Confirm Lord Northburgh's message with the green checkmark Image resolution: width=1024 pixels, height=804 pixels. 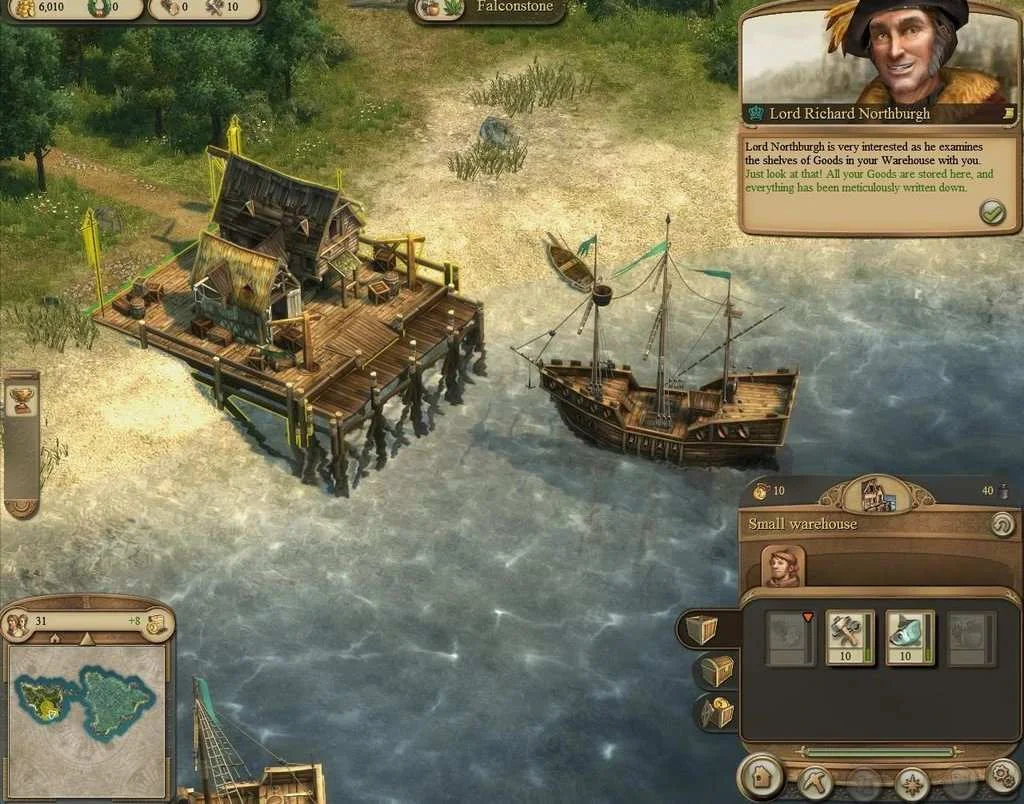[x=992, y=212]
